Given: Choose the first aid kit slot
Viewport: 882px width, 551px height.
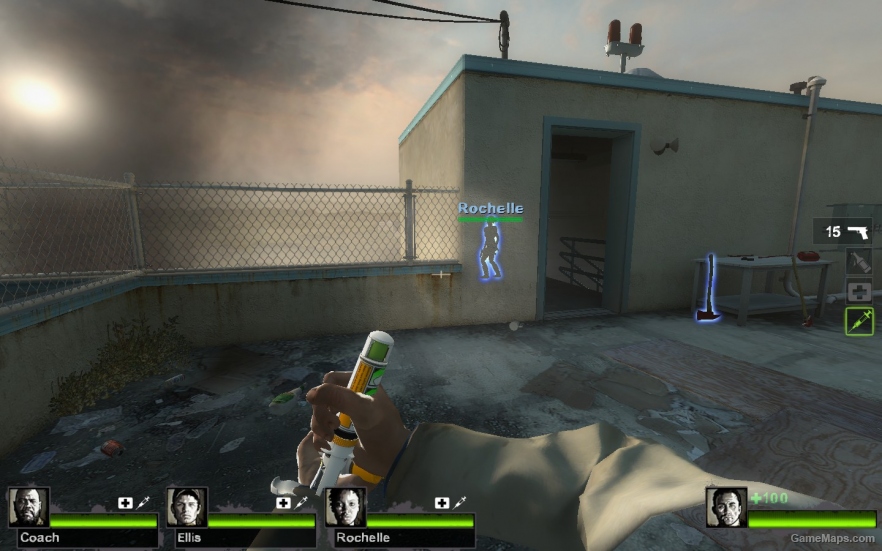Looking at the screenshot, I should point(858,292).
